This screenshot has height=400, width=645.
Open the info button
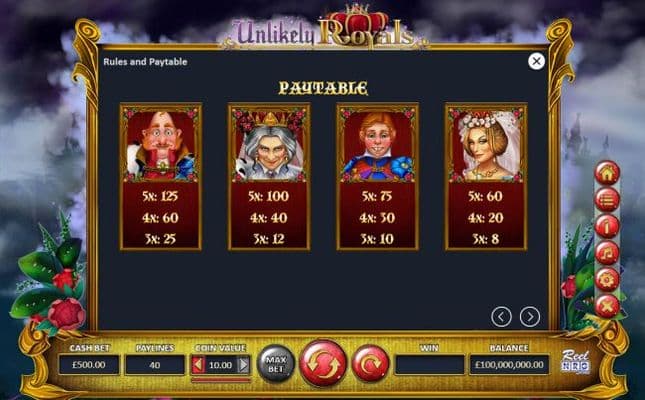[607, 226]
